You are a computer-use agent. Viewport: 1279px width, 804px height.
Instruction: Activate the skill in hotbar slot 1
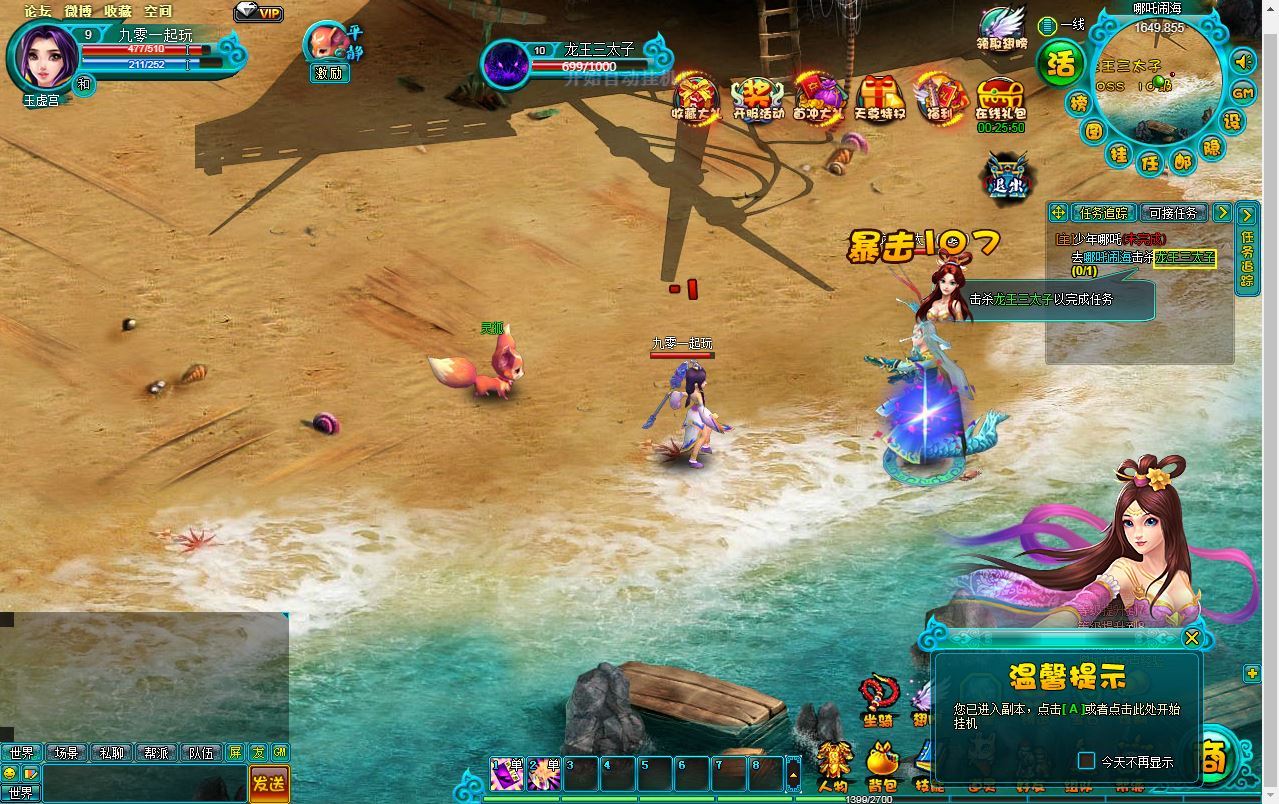tap(506, 774)
